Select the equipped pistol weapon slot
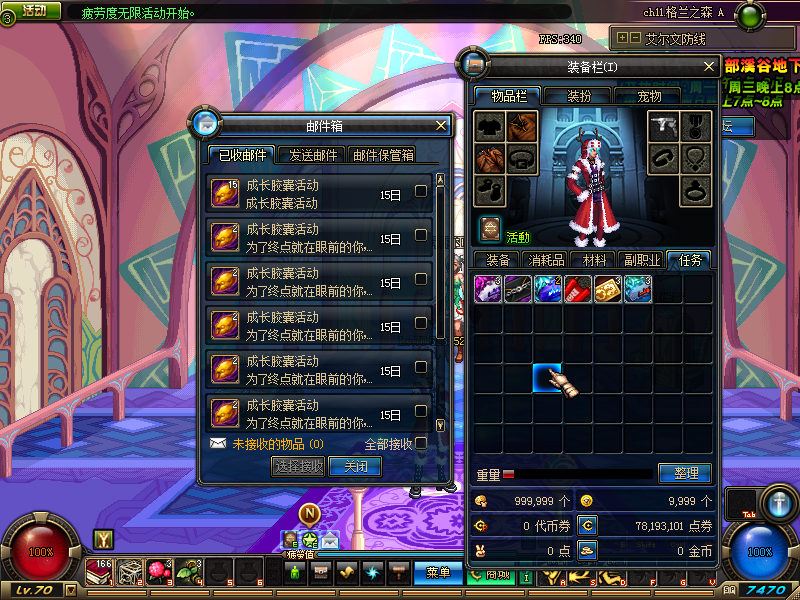 click(x=664, y=126)
